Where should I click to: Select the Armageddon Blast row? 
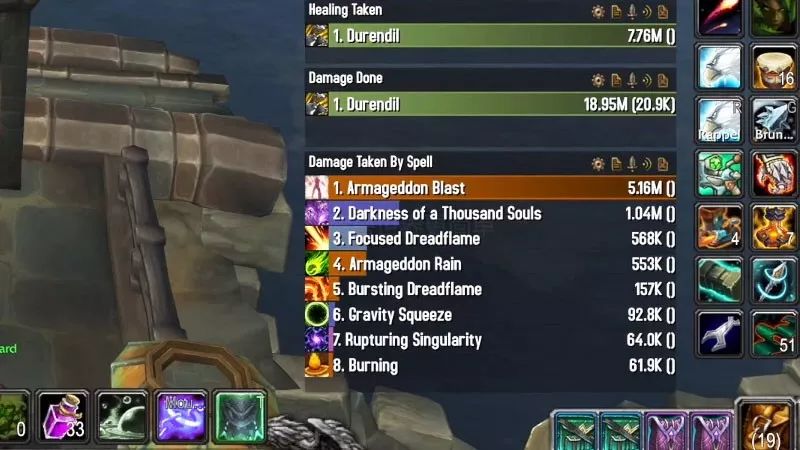(490, 188)
